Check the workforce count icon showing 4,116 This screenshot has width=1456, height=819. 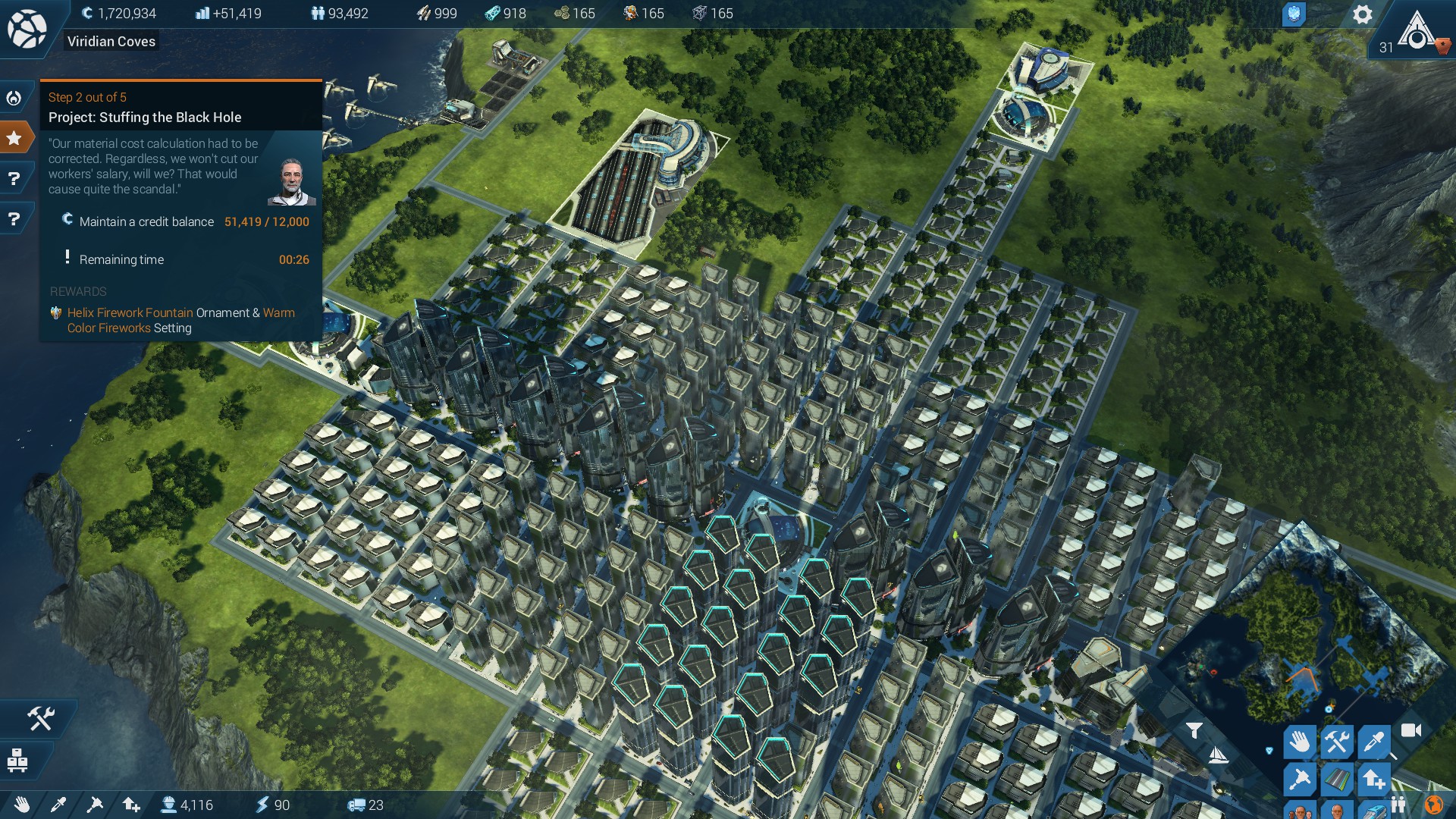[168, 806]
